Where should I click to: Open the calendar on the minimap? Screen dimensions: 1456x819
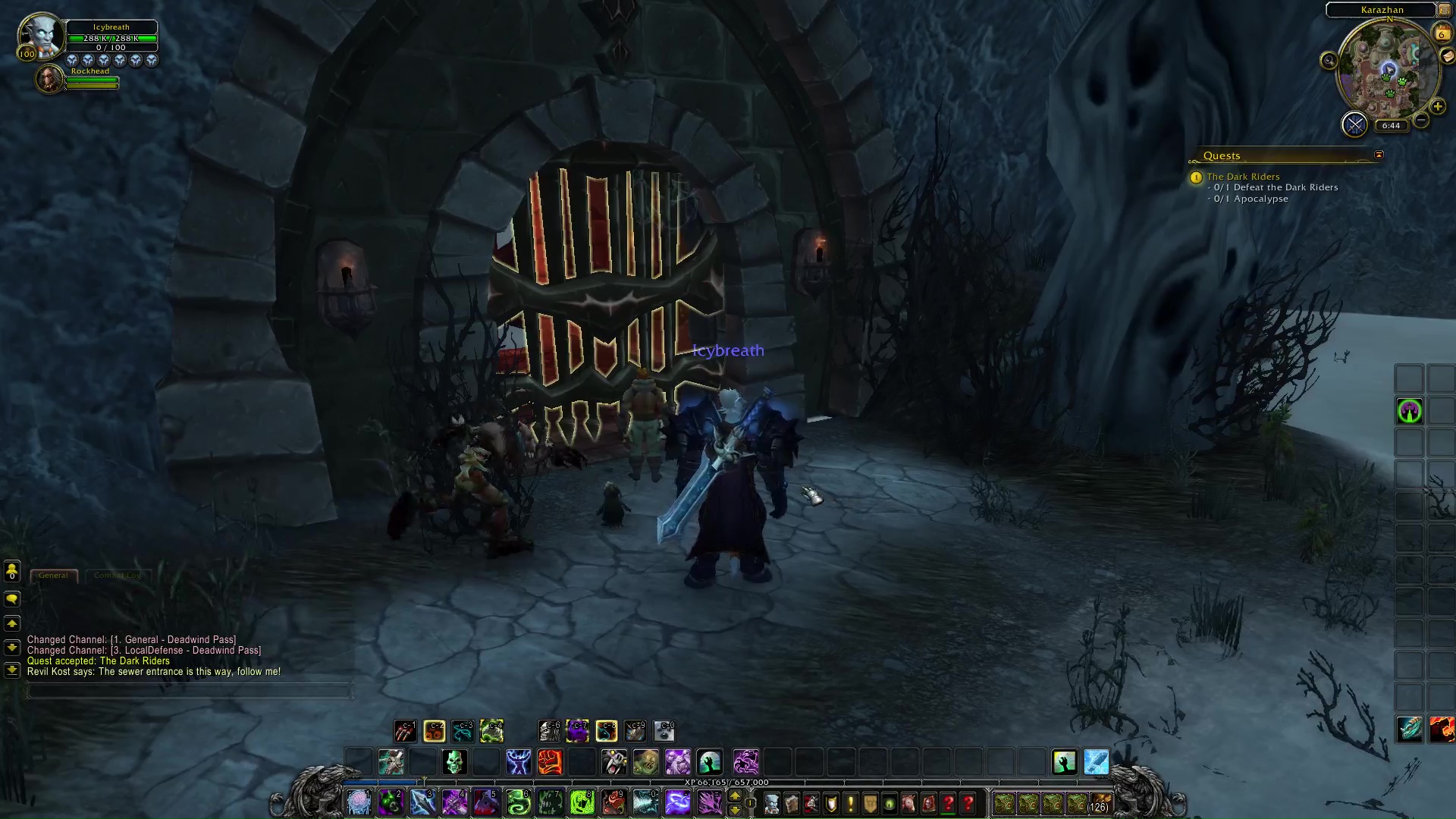tap(1442, 33)
